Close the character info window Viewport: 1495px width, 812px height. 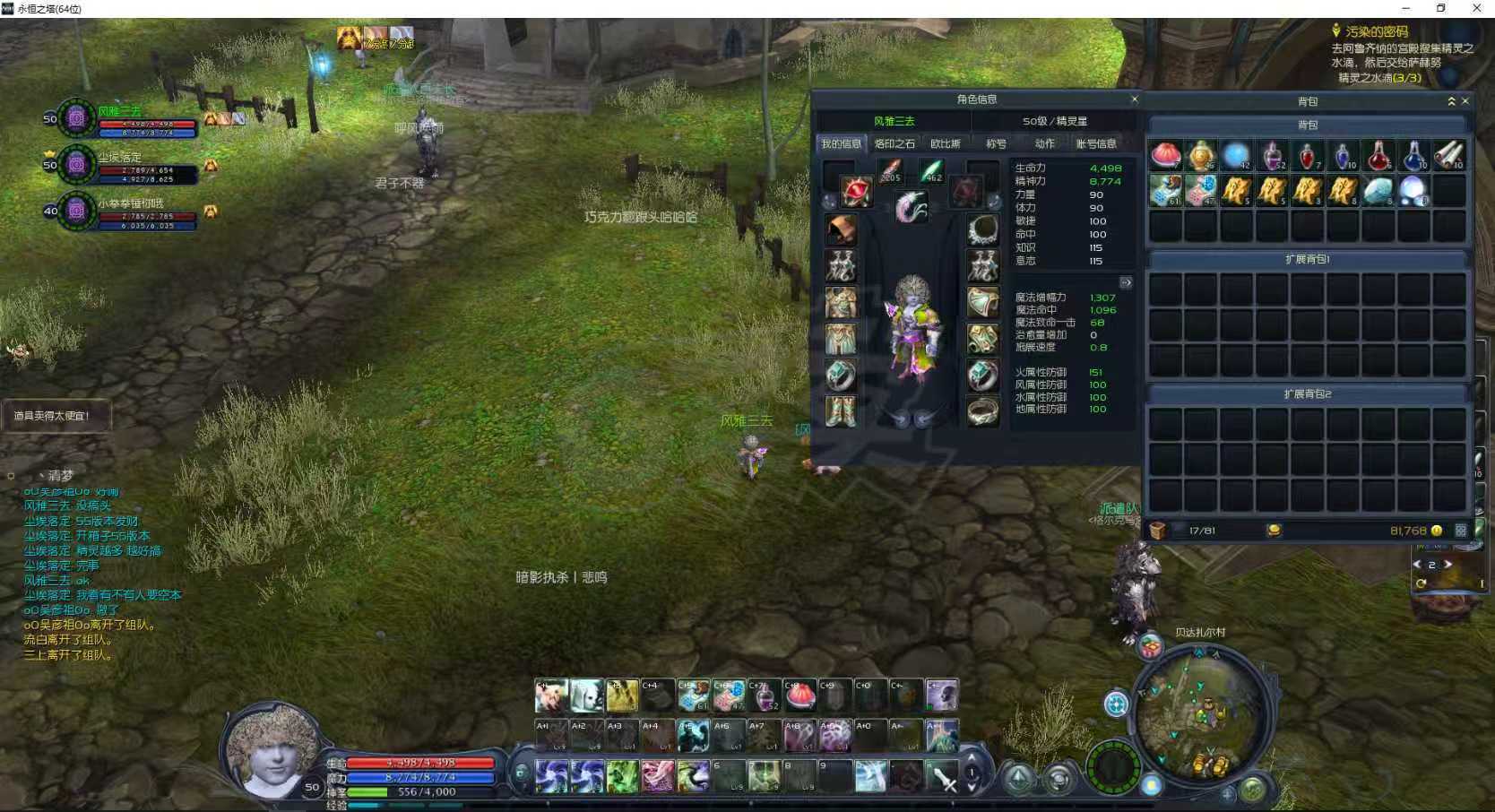1134,99
